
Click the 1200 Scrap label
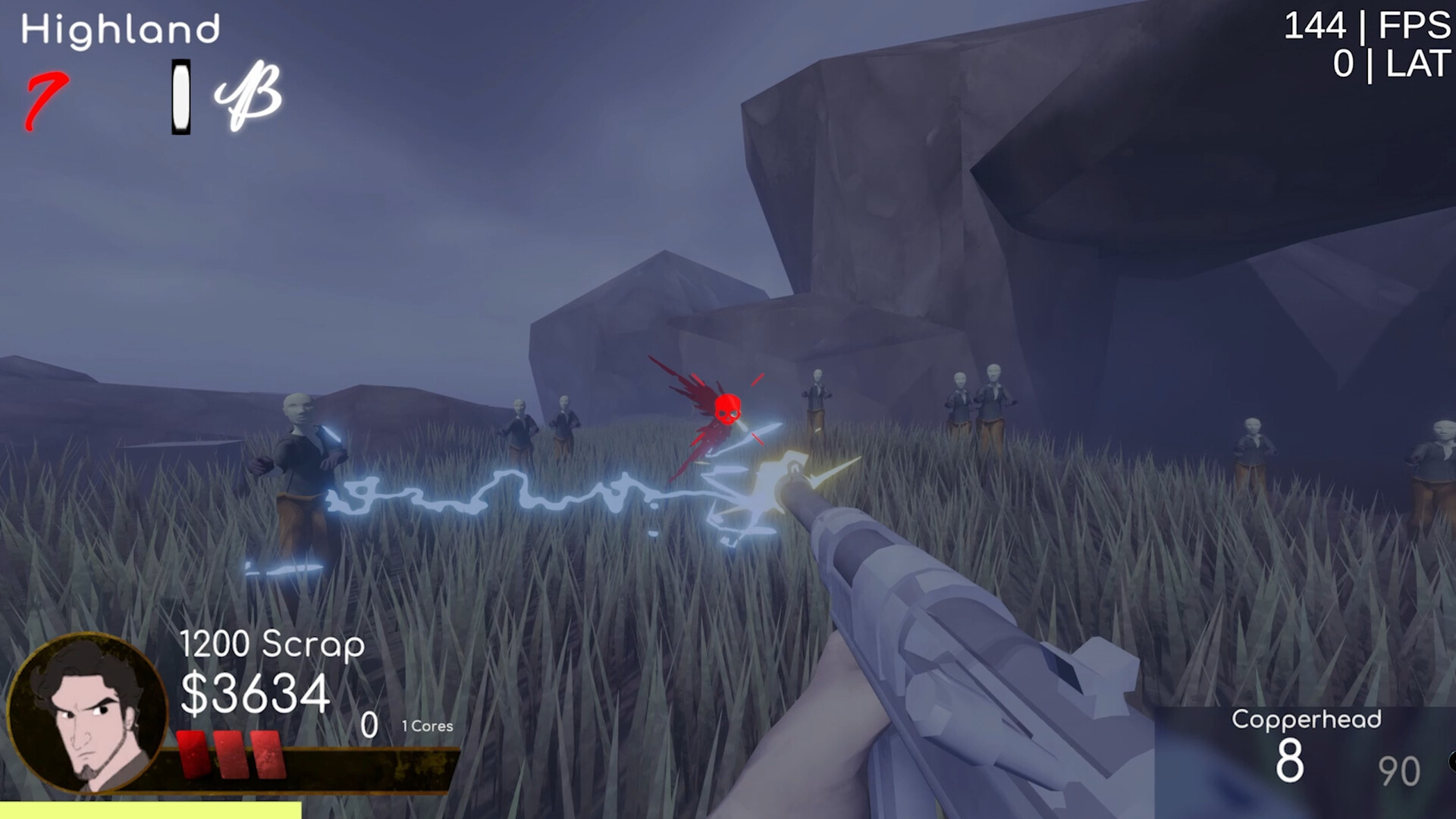click(x=271, y=645)
